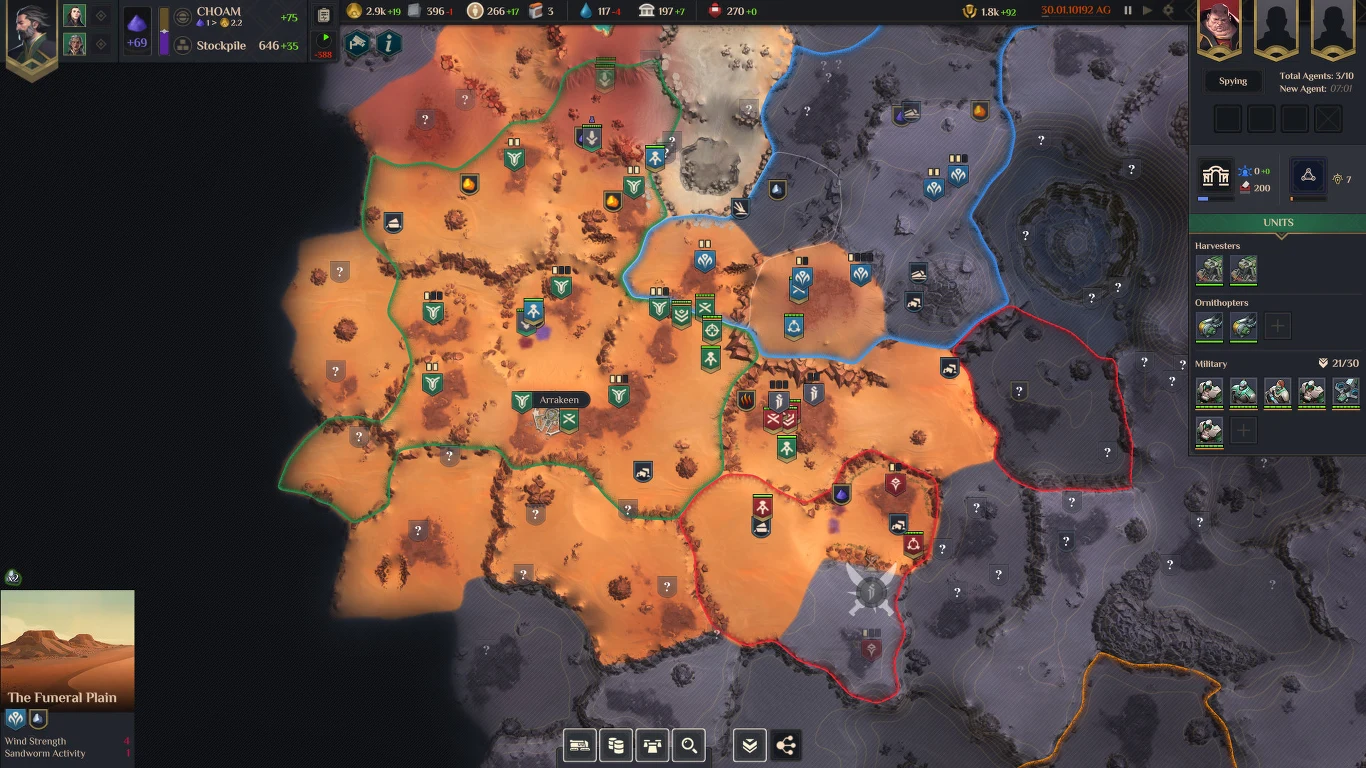Image resolution: width=1366 pixels, height=768 pixels.
Task: Switch to the Spying tab in the right panel
Action: point(1233,81)
